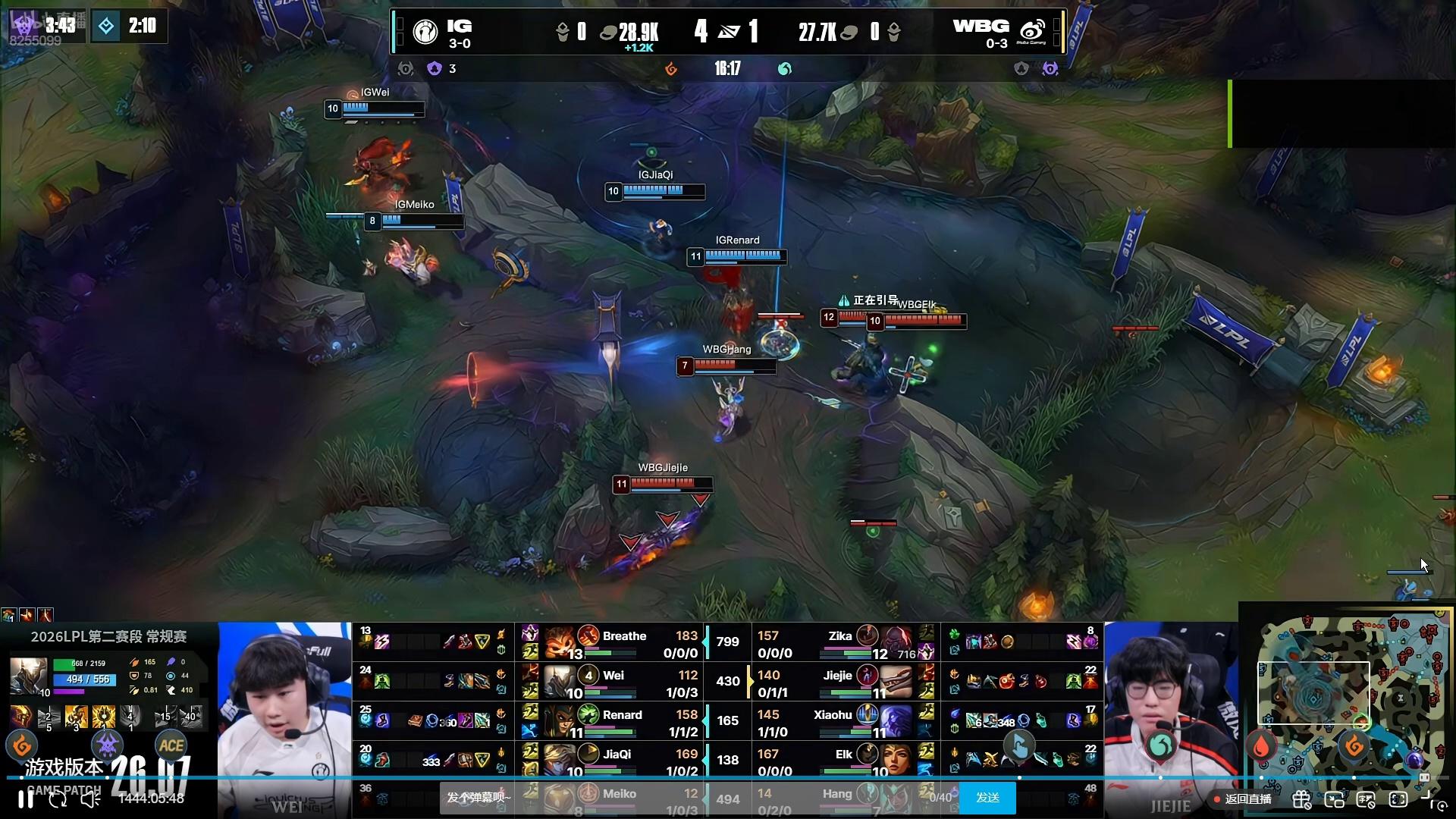Select Xiaohu's champion portrait in scoreboard

[x=896, y=720]
